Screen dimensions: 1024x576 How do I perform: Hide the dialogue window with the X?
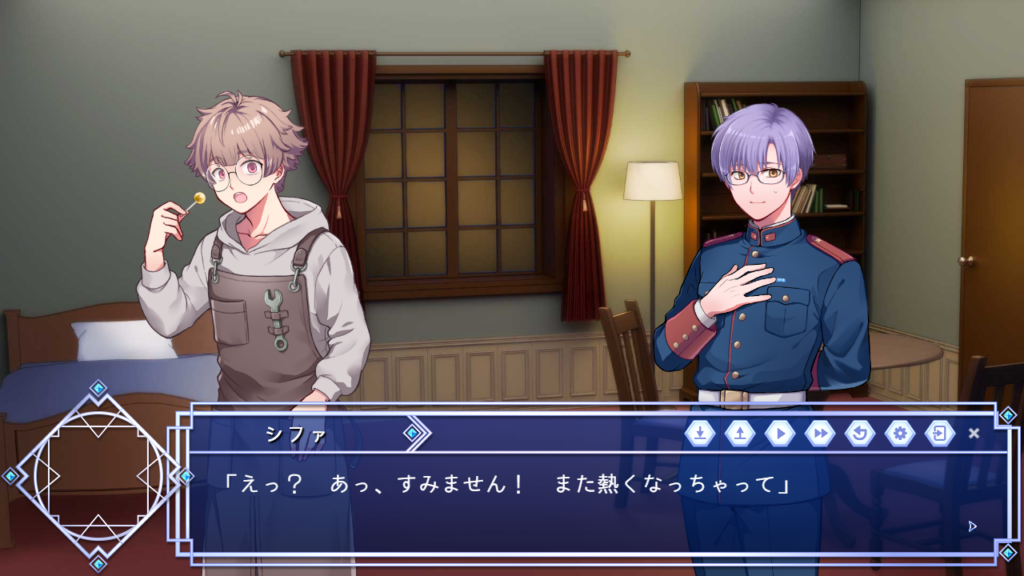point(974,433)
